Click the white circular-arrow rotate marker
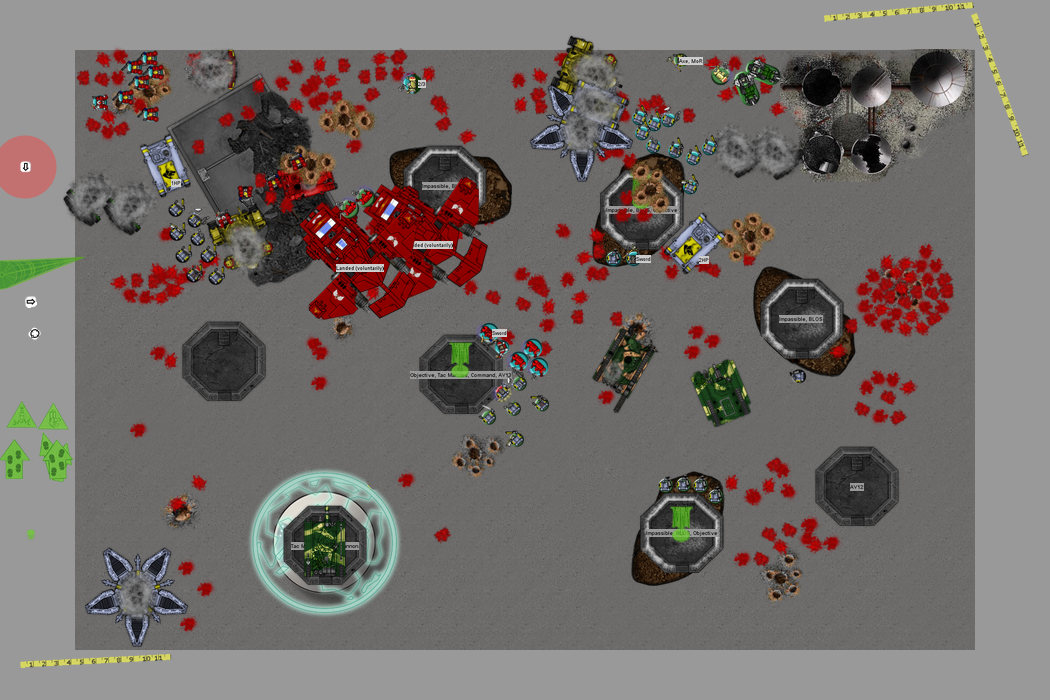The height and width of the screenshot is (700, 1050). (35, 334)
